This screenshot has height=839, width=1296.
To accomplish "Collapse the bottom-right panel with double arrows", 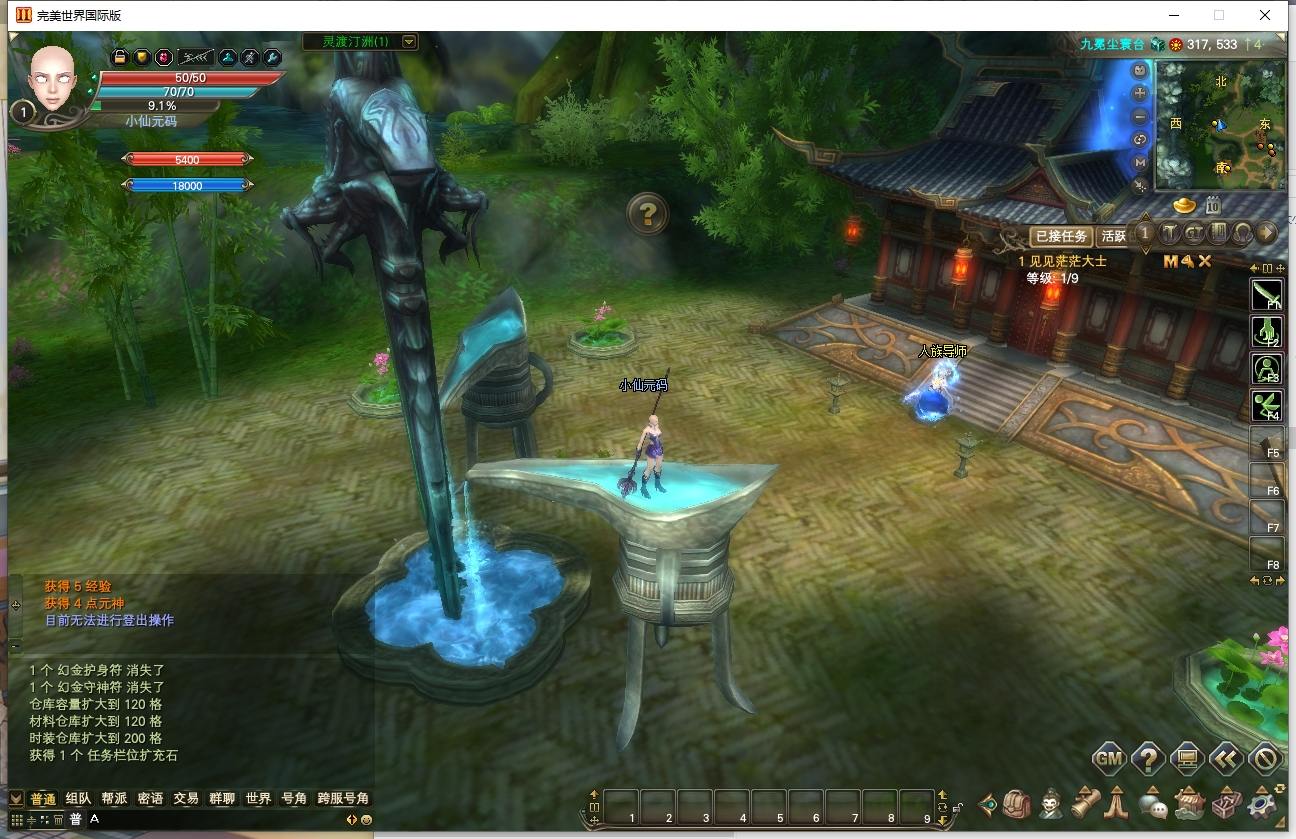I will (x=1227, y=759).
